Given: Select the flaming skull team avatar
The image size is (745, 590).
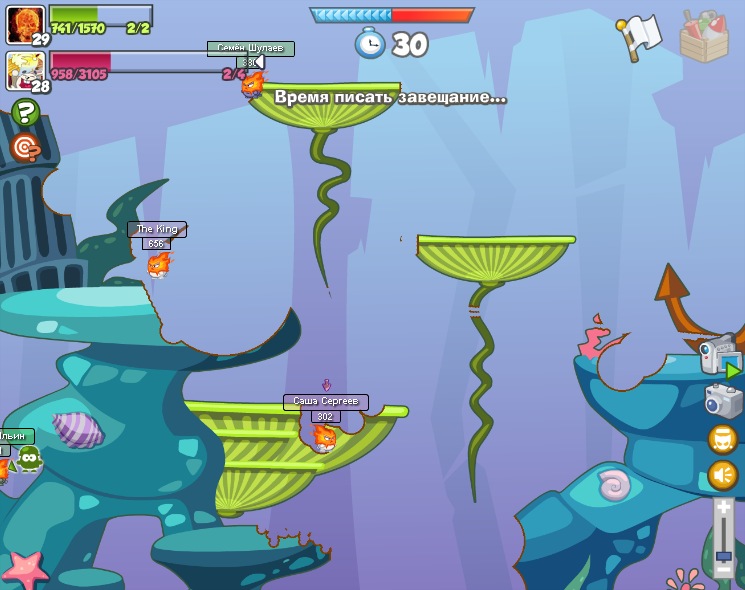Looking at the screenshot, I should [x=24, y=23].
